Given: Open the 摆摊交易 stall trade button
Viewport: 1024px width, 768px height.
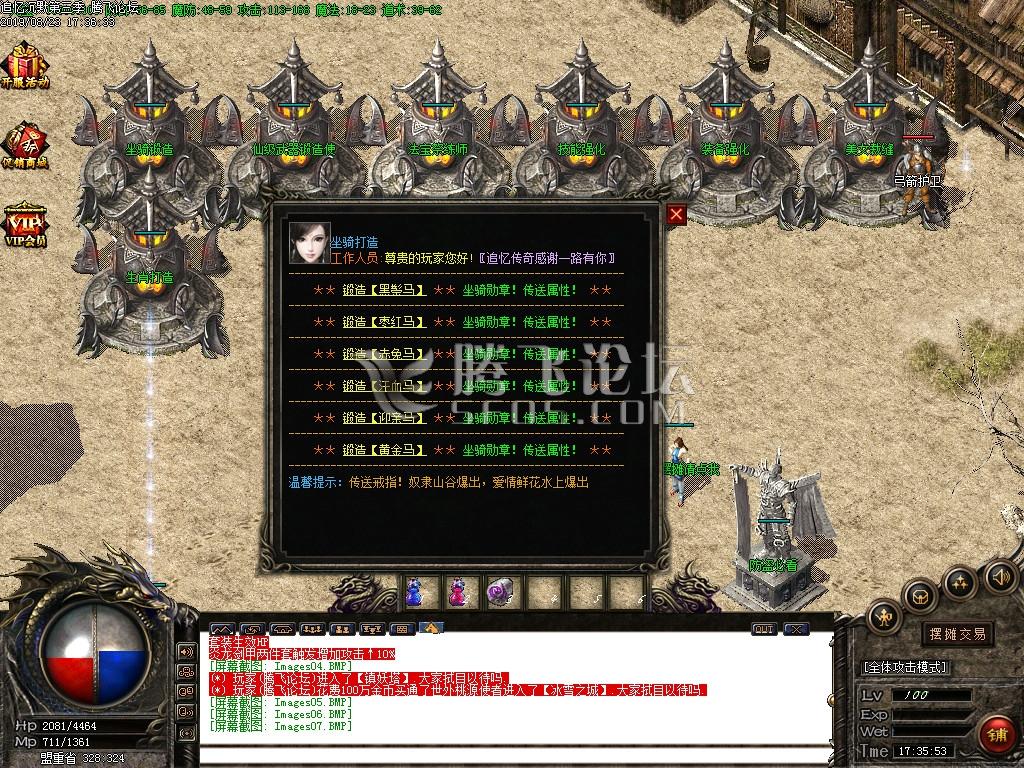Looking at the screenshot, I should (x=957, y=634).
